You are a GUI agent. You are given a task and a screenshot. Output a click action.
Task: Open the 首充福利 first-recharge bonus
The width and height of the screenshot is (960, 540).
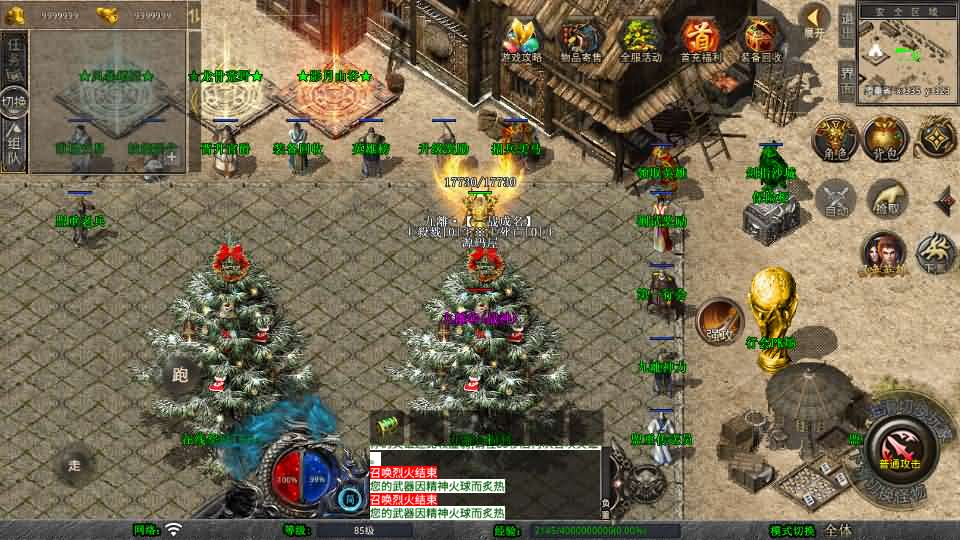(x=701, y=40)
